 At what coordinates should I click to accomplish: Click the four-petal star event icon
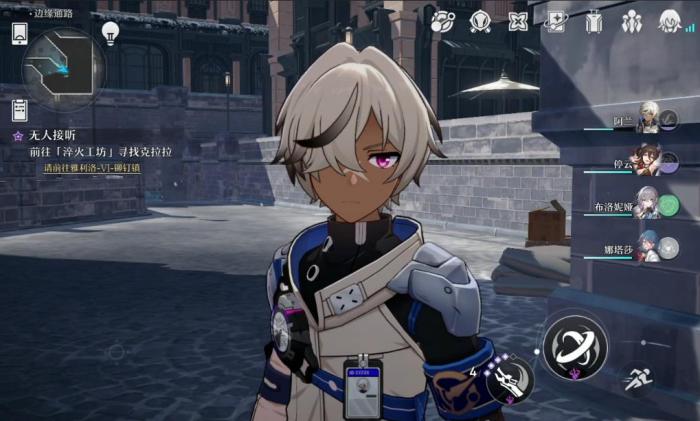tap(518, 21)
